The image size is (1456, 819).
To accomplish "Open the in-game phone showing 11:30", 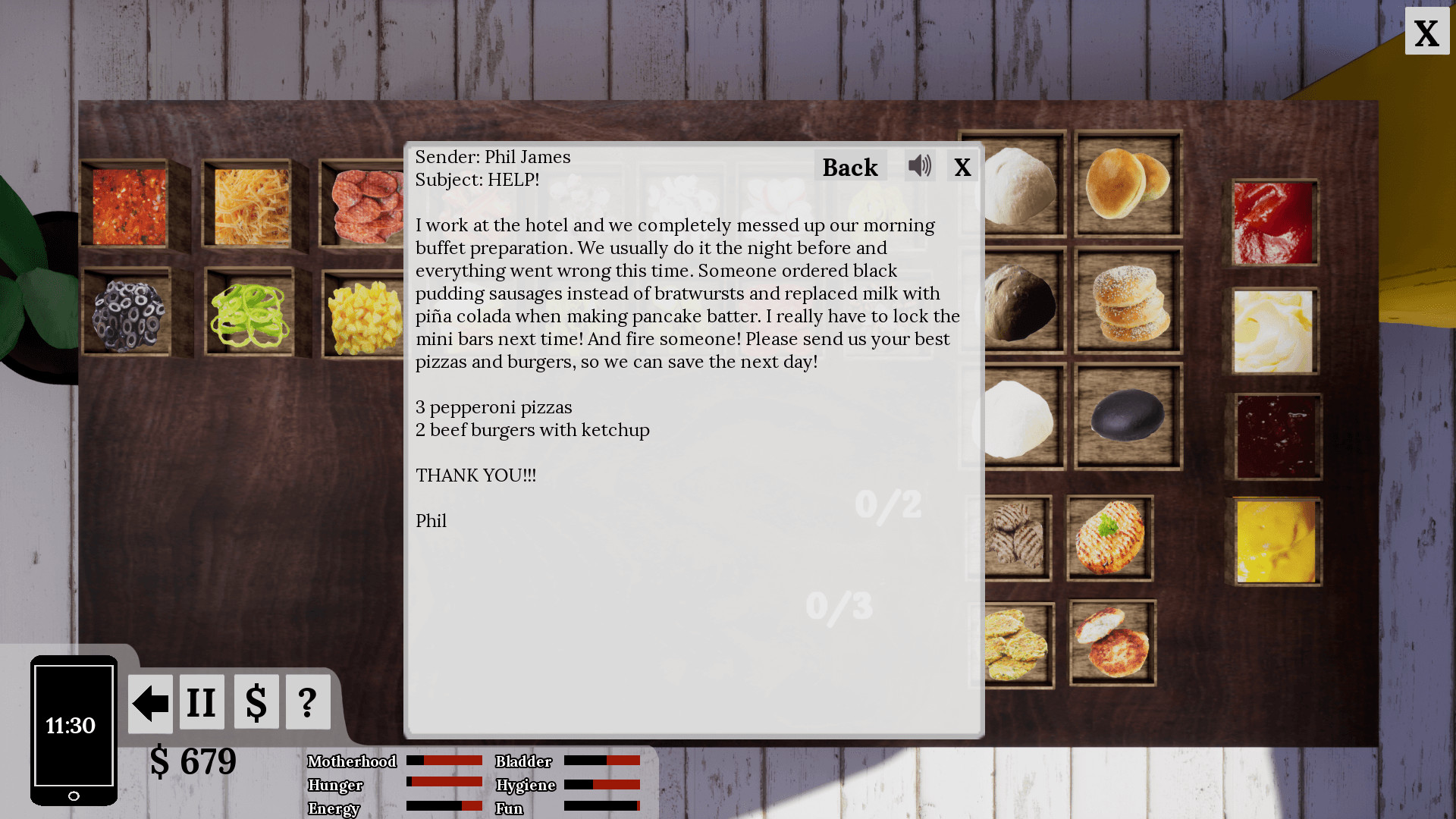I will pyautogui.click(x=73, y=728).
